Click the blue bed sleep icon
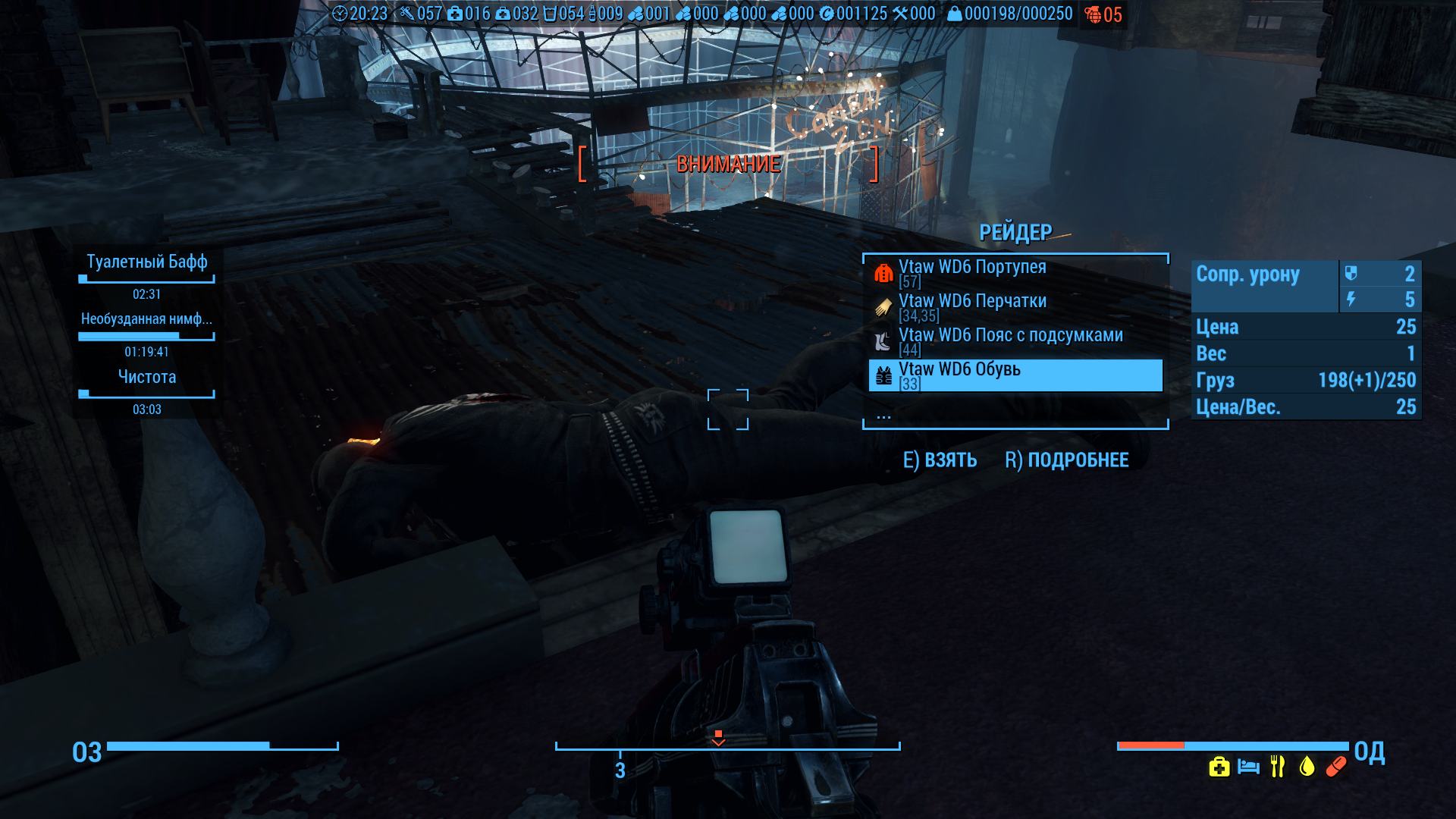 (x=1248, y=767)
